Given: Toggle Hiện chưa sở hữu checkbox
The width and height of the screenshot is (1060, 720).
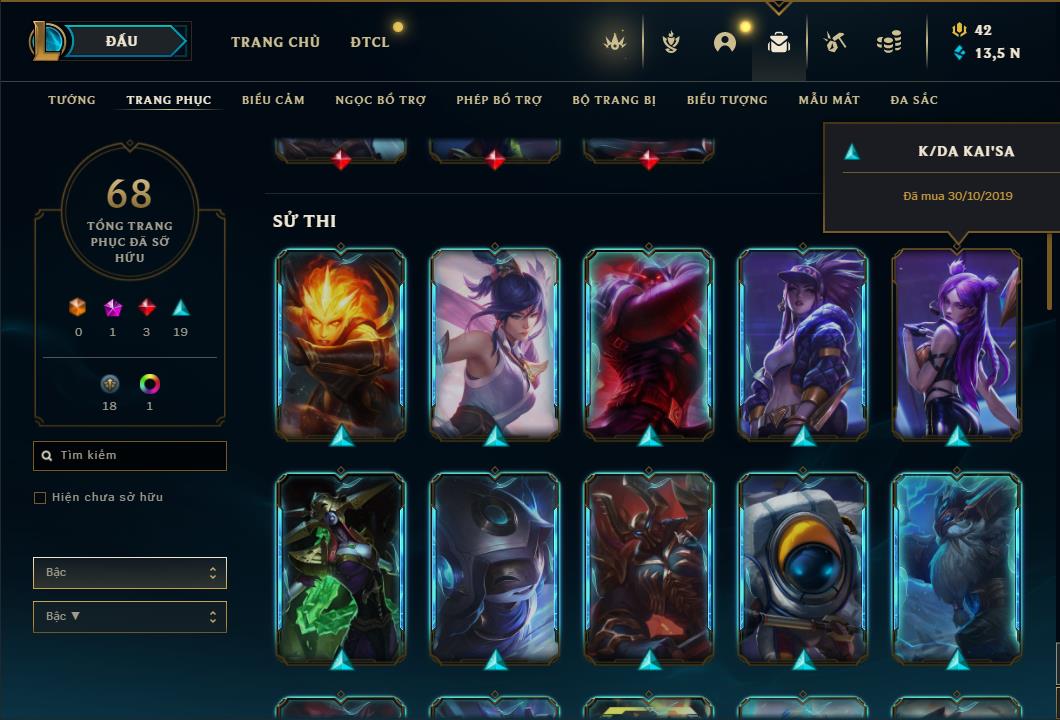Looking at the screenshot, I should click(40, 498).
